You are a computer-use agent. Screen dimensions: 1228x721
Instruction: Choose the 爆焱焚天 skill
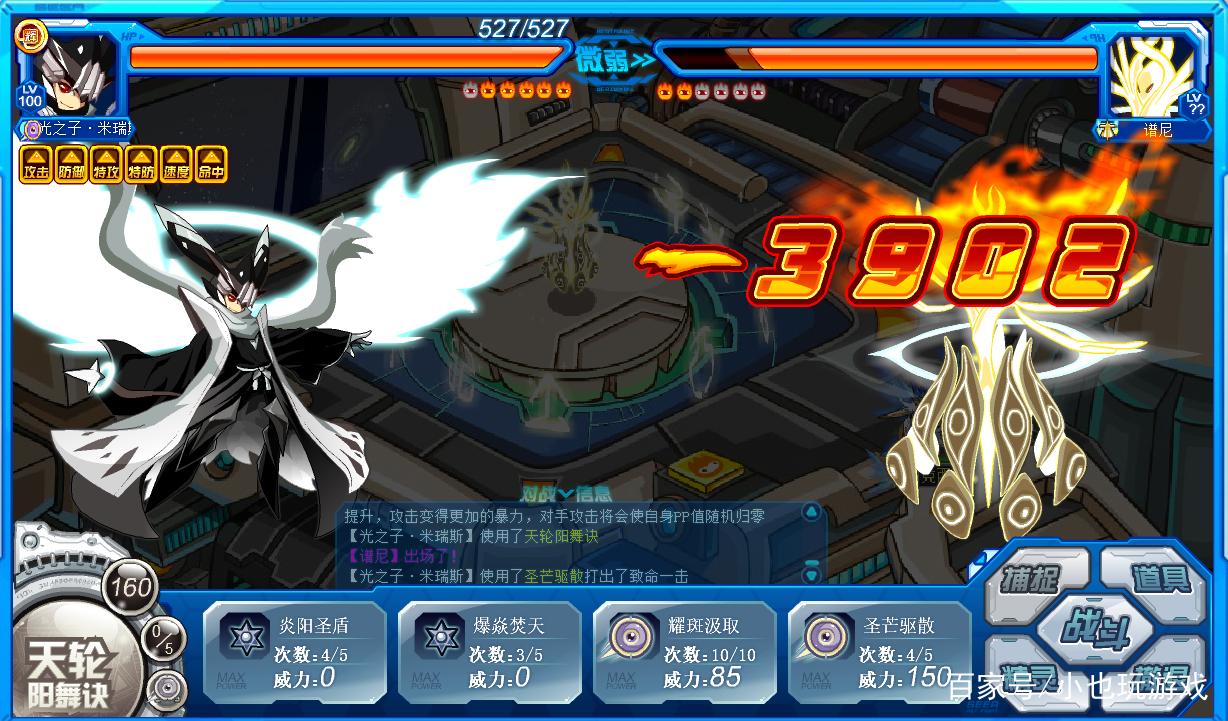point(489,652)
